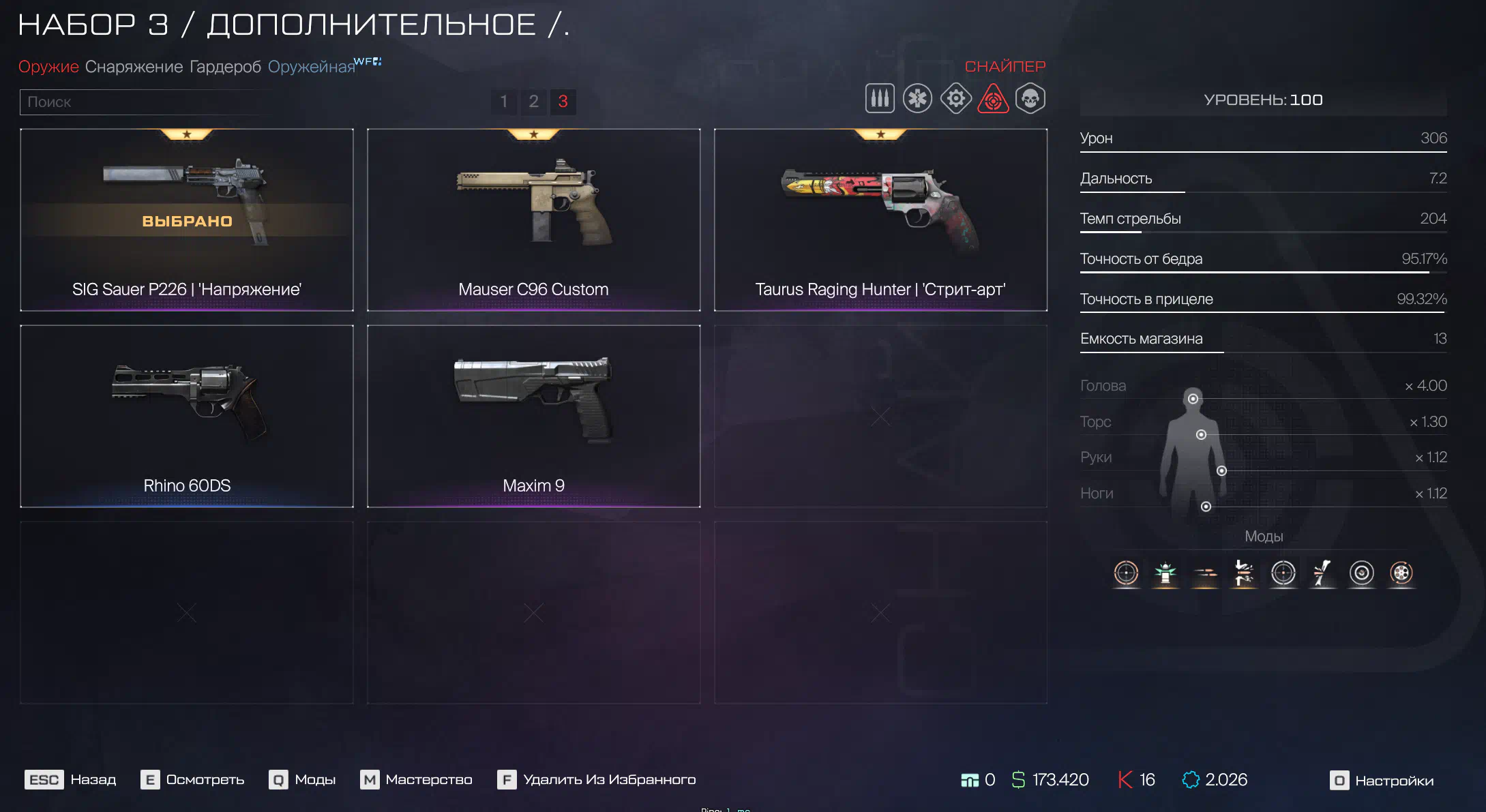Viewport: 1486px width, 812px height.
Task: Go back with the Назад button
Action: click(71, 779)
